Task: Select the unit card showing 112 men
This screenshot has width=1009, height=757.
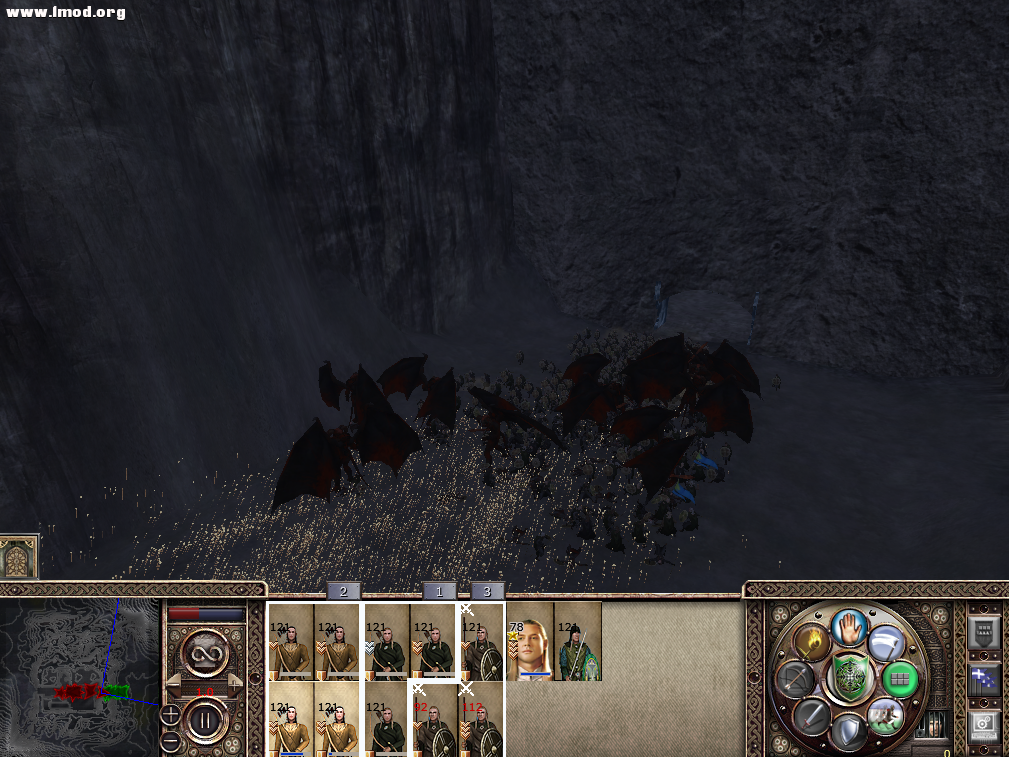Action: point(482,719)
